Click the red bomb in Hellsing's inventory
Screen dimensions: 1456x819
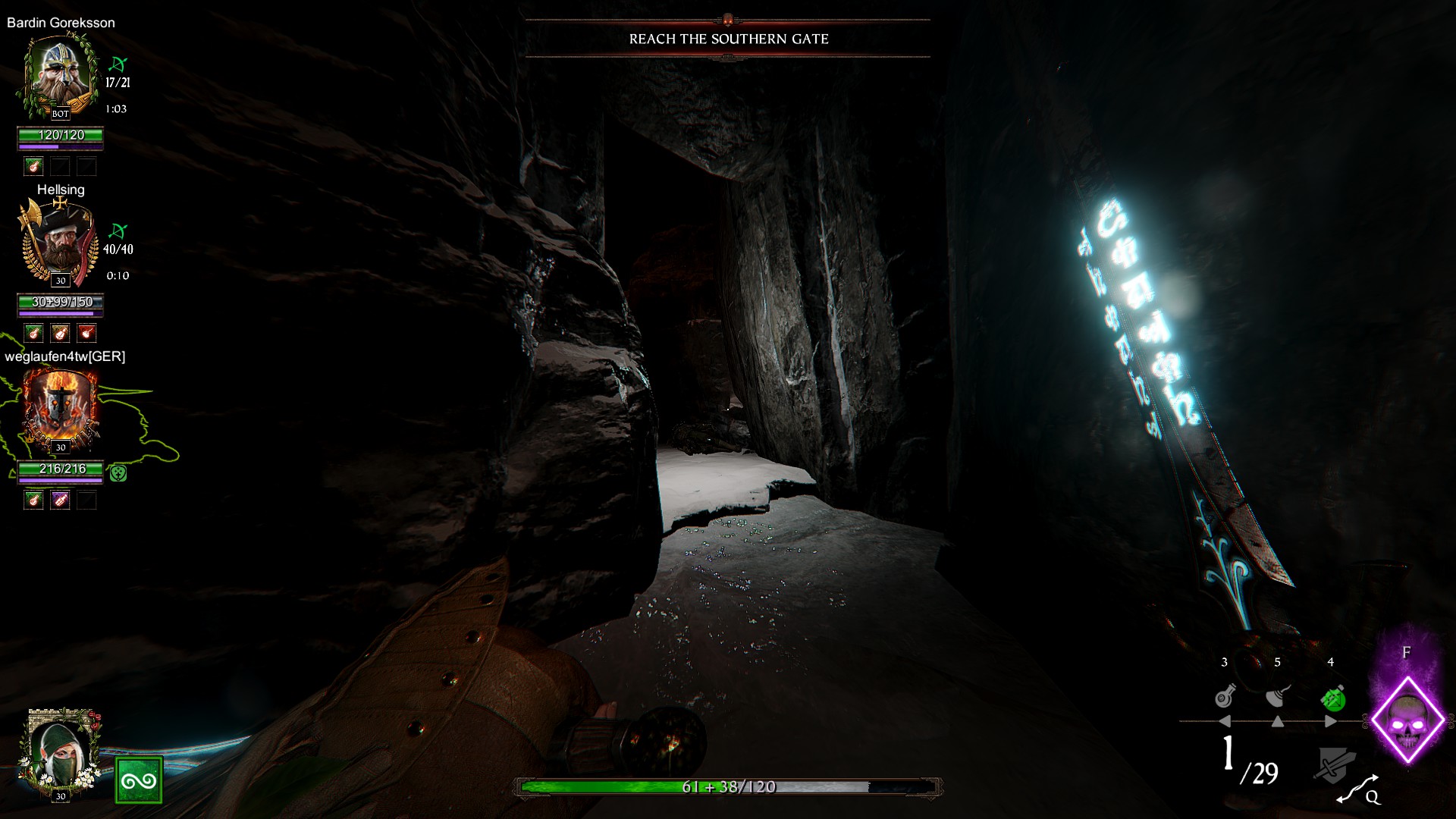pos(86,333)
